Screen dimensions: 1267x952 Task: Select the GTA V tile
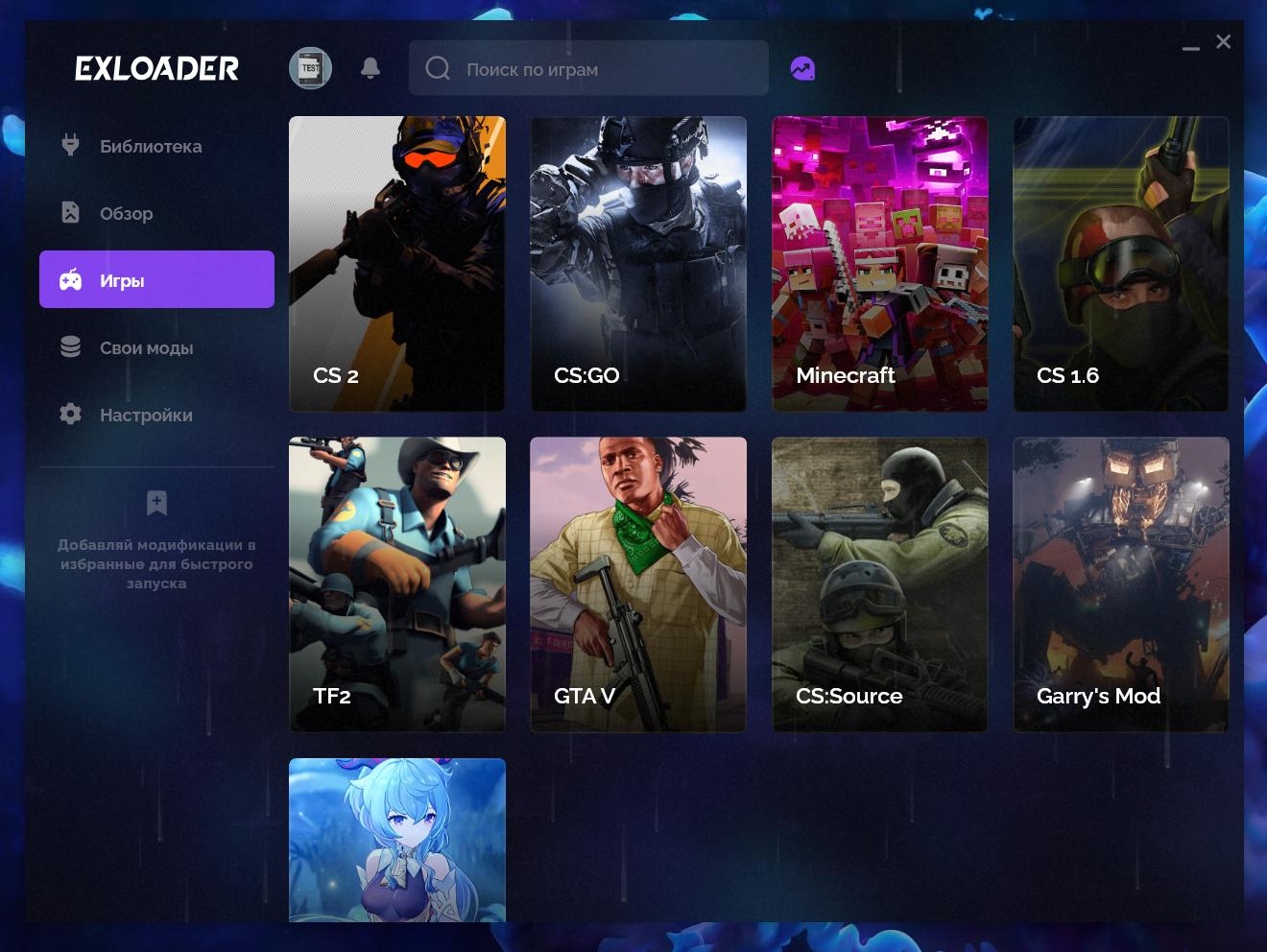(x=637, y=584)
